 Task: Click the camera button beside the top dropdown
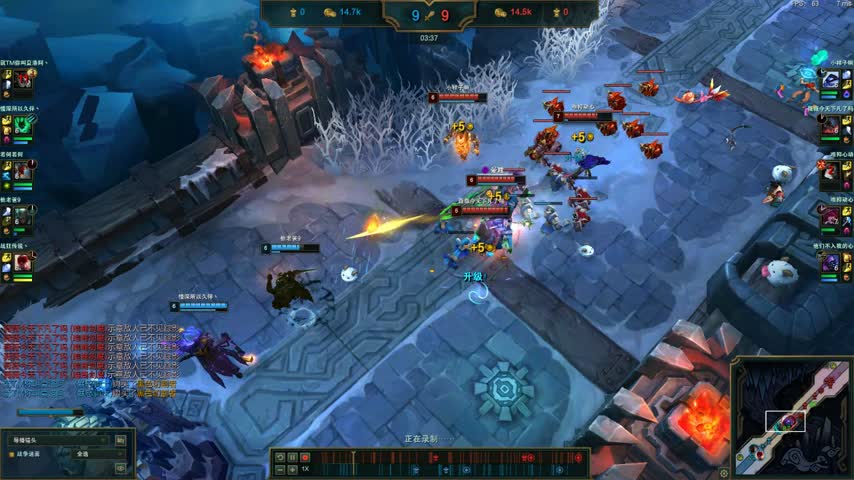121,440
